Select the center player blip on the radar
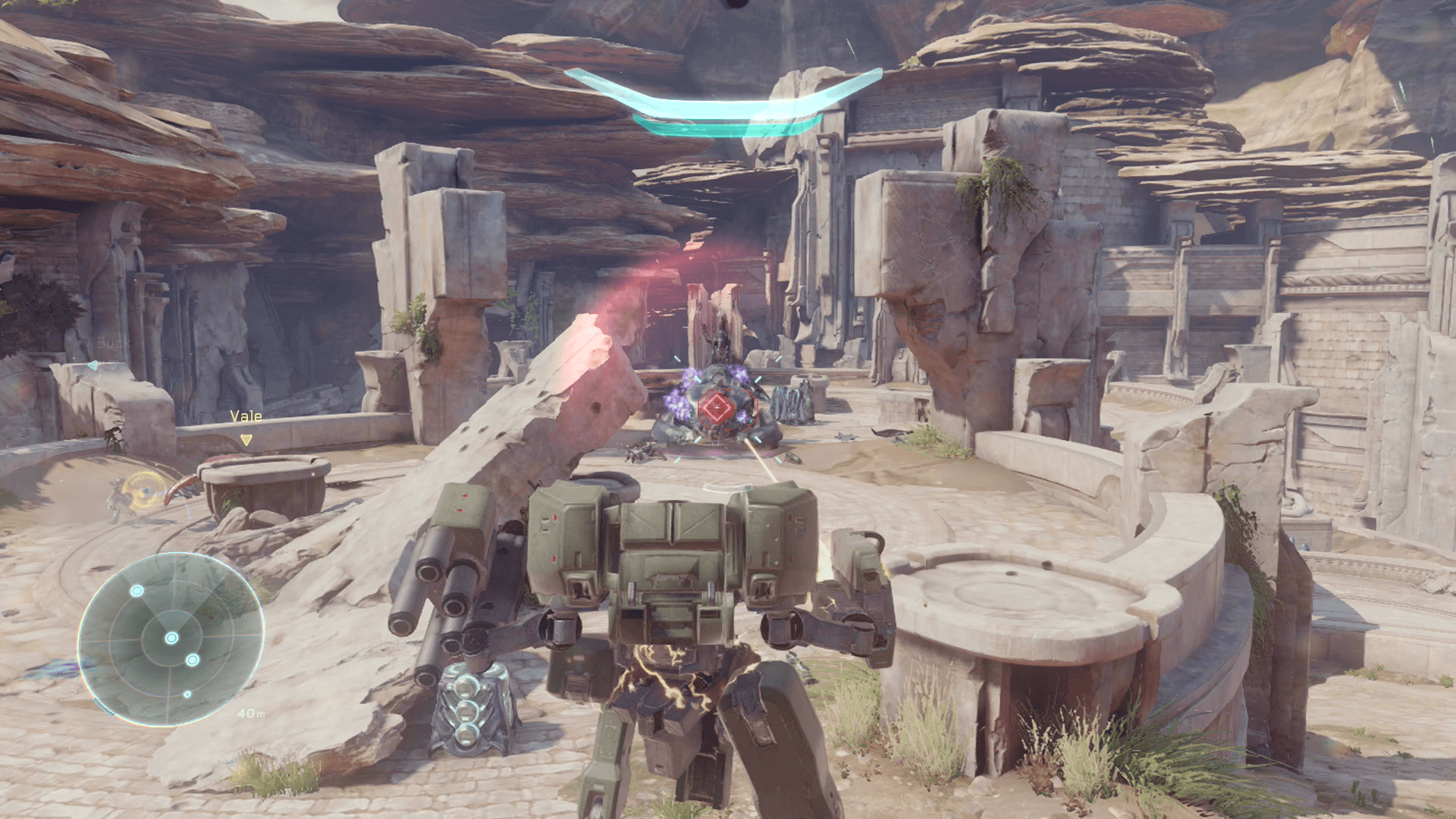Screen dimensions: 1456x819 pos(171,637)
